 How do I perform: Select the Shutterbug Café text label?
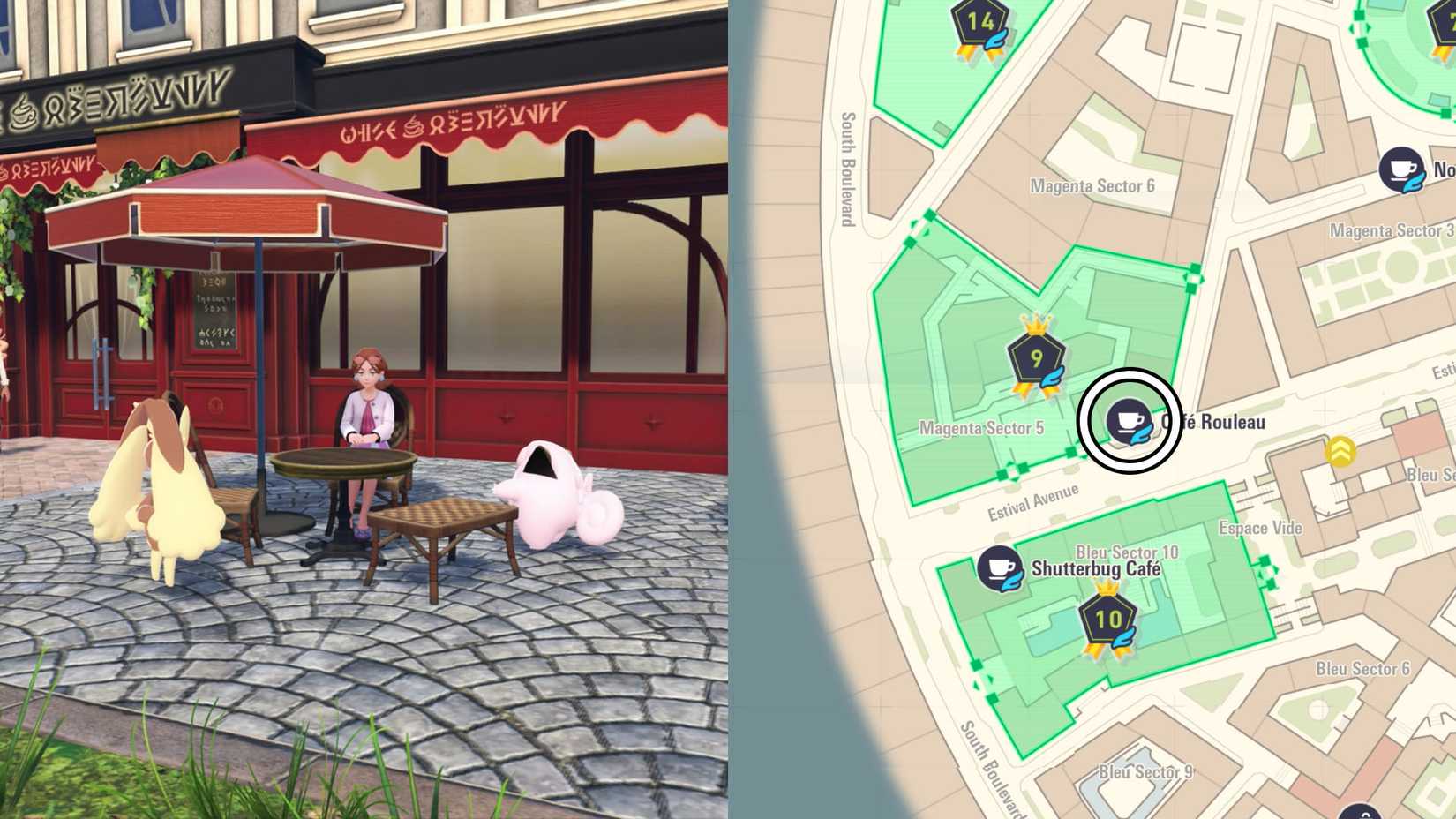click(x=1096, y=569)
